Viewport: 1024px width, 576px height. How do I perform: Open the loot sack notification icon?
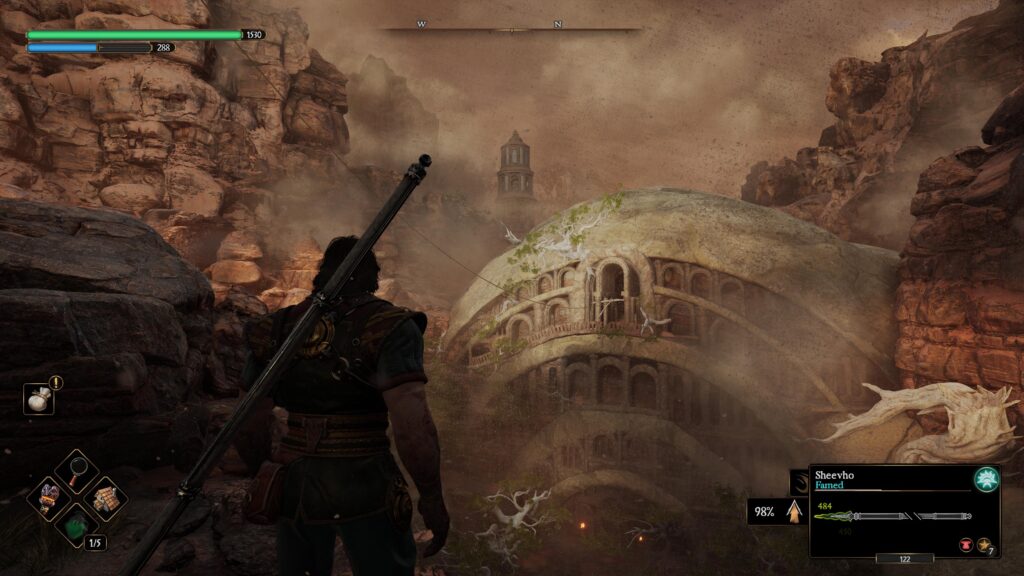[x=38, y=399]
